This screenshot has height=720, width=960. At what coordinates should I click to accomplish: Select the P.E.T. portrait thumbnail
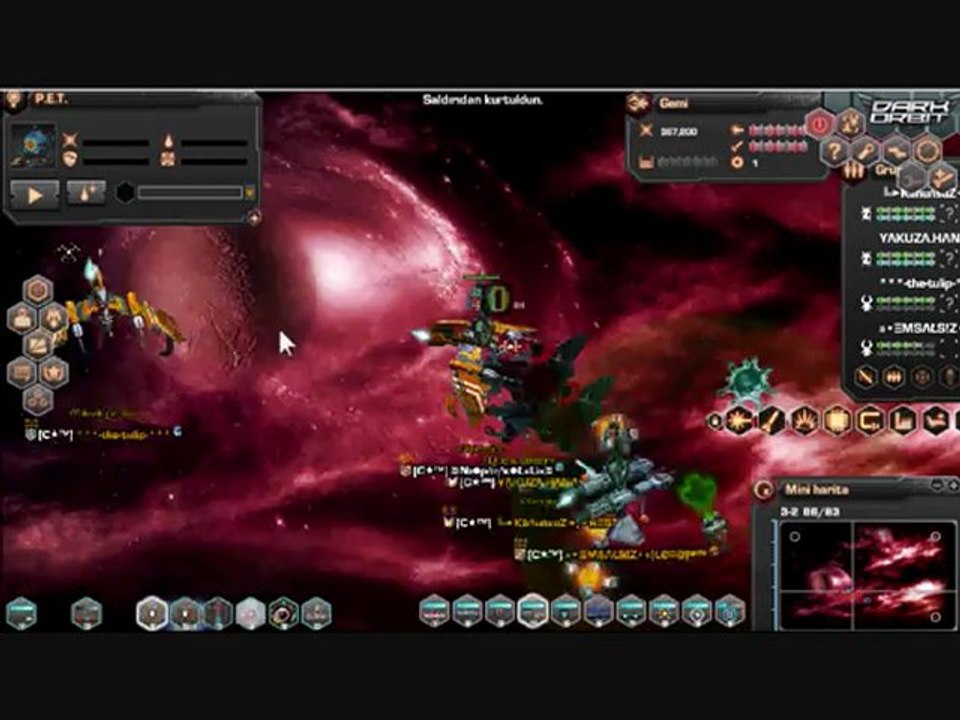pyautogui.click(x=33, y=146)
